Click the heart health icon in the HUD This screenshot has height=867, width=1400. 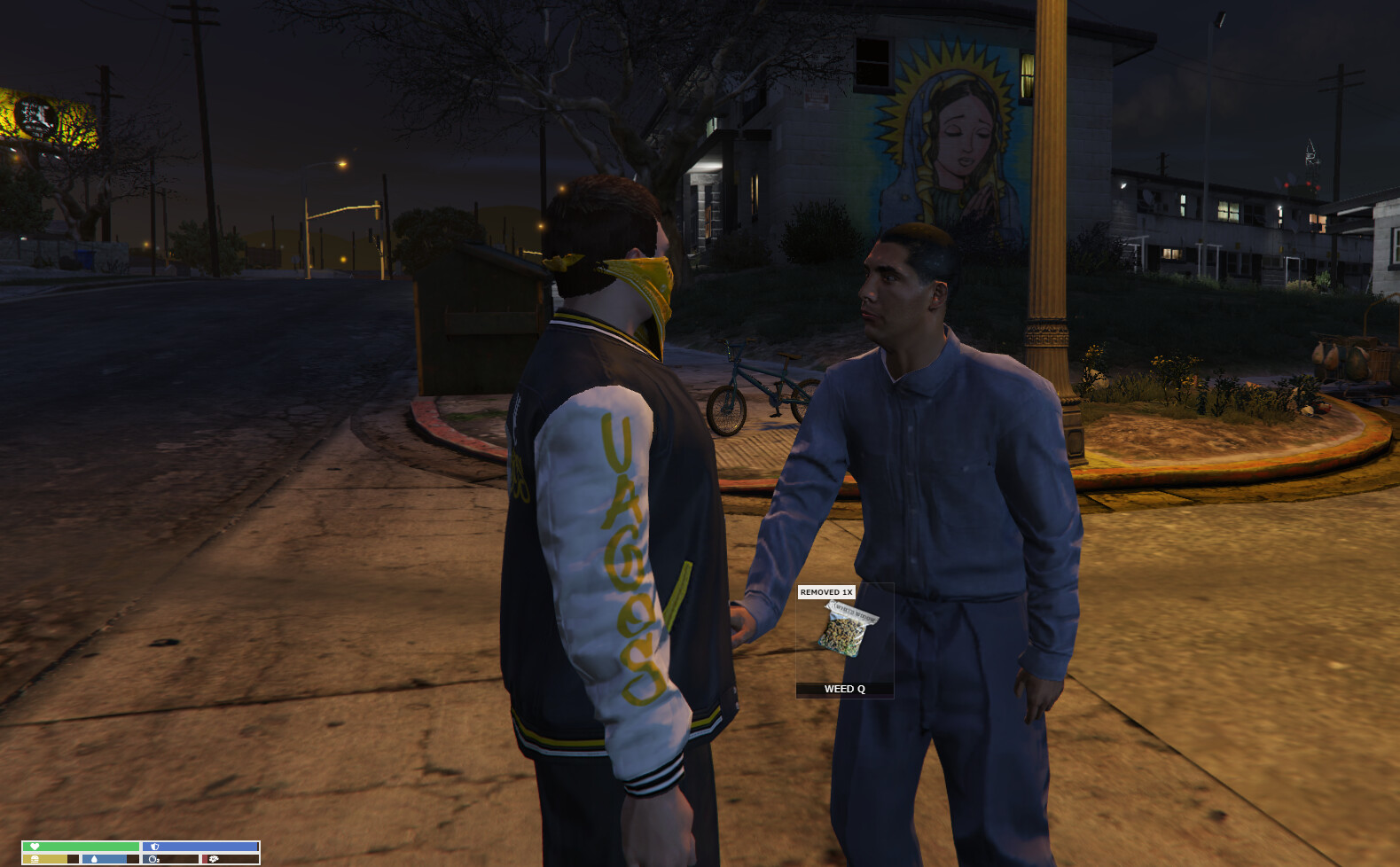[x=35, y=847]
